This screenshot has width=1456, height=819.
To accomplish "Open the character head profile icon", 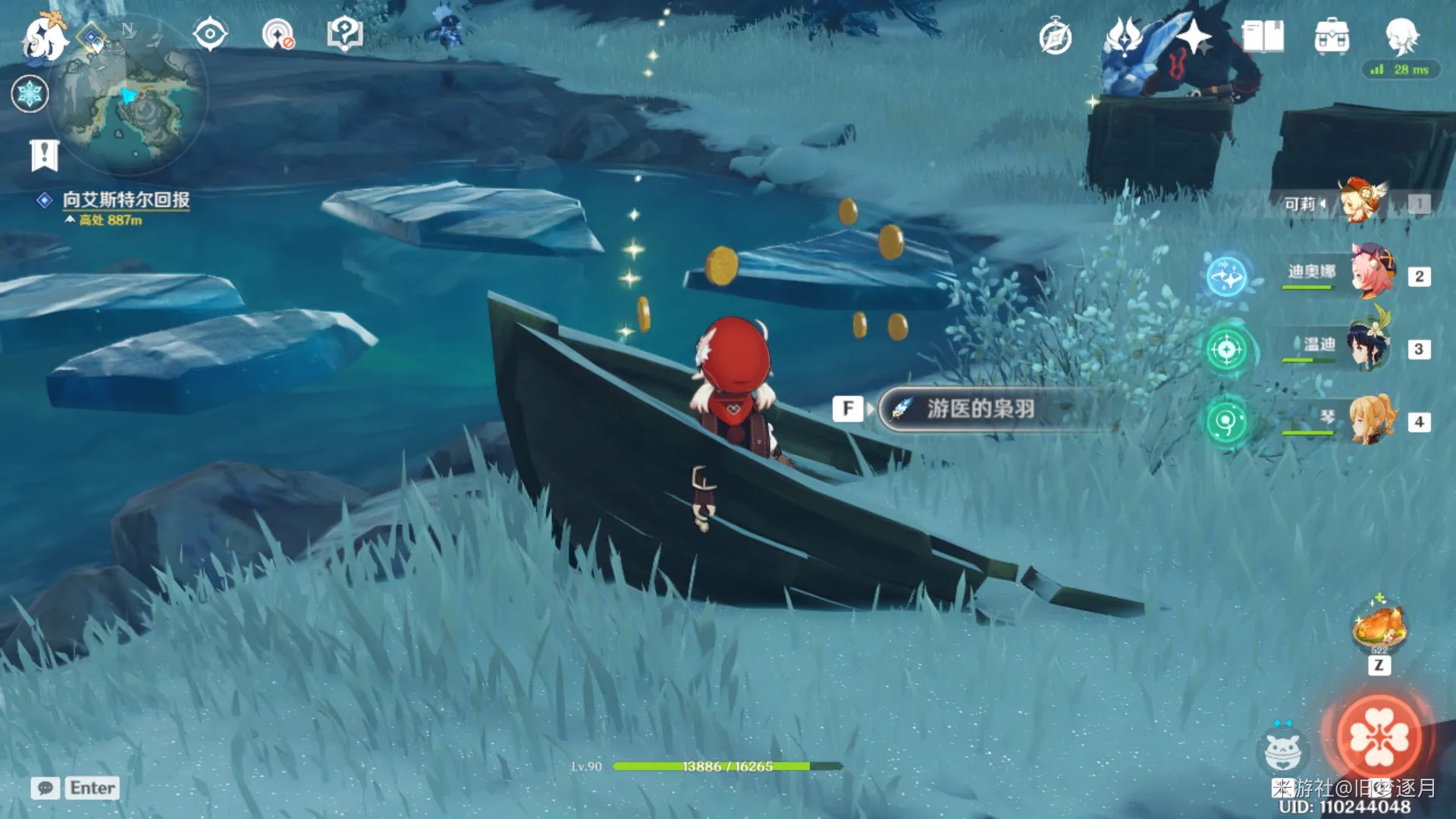I will click(x=1401, y=35).
